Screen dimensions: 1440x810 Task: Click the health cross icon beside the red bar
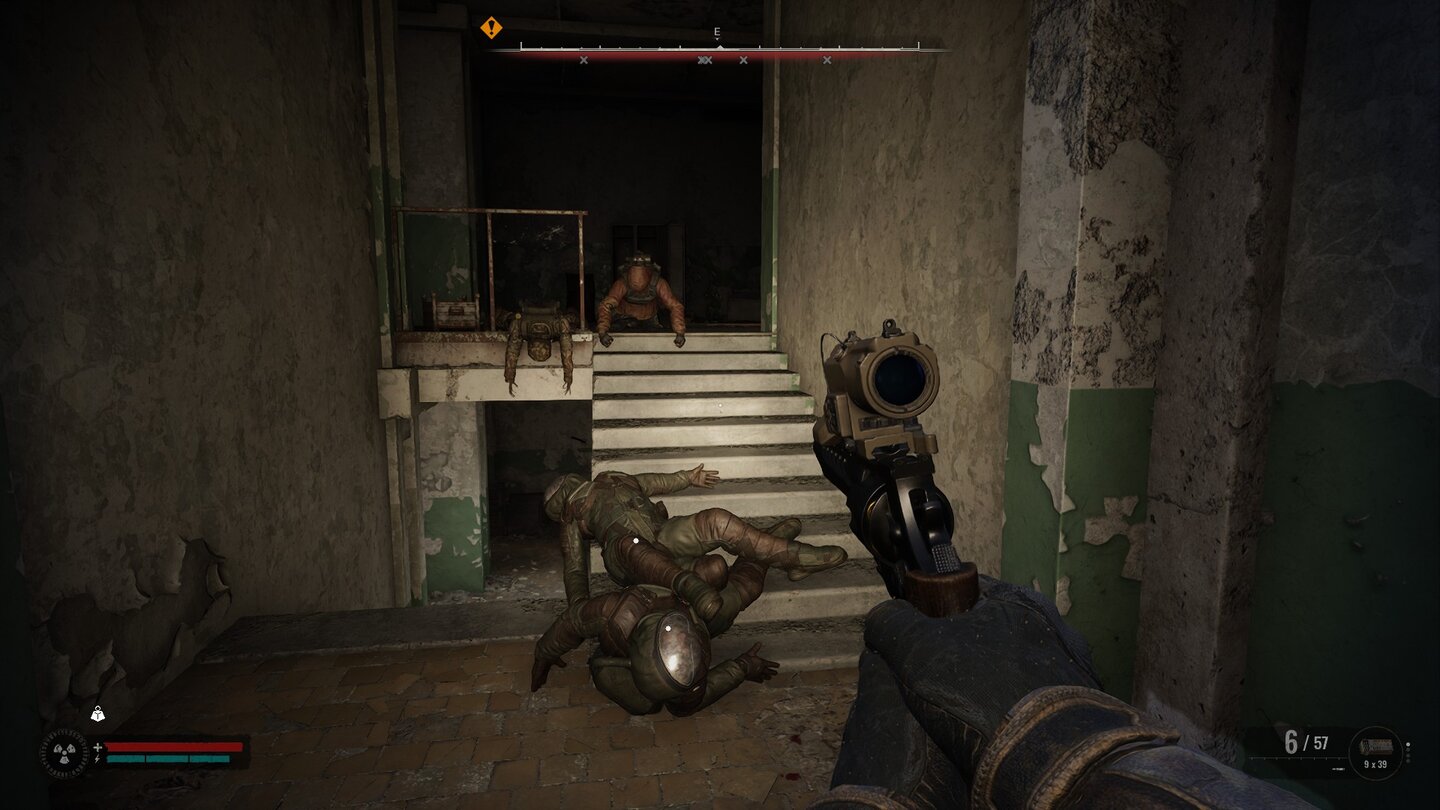pos(96,745)
